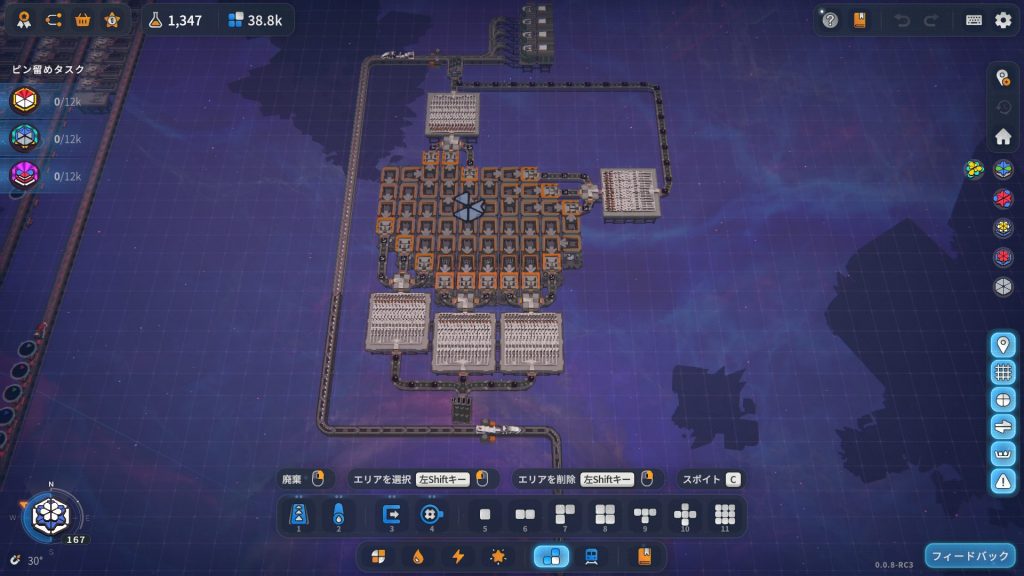Open the orange blueprint book in bottom bar
The image size is (1024, 576).
[644, 556]
